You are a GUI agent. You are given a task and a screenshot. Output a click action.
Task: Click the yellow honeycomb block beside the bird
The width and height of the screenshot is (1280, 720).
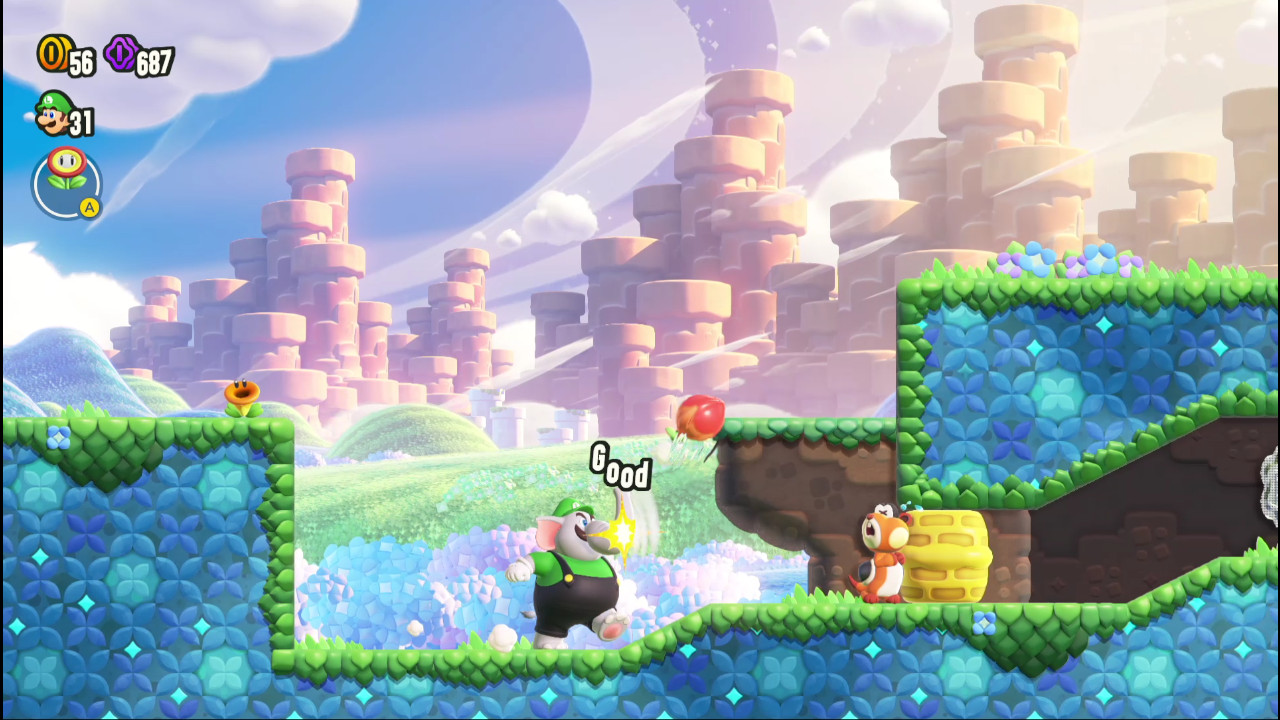[x=945, y=555]
